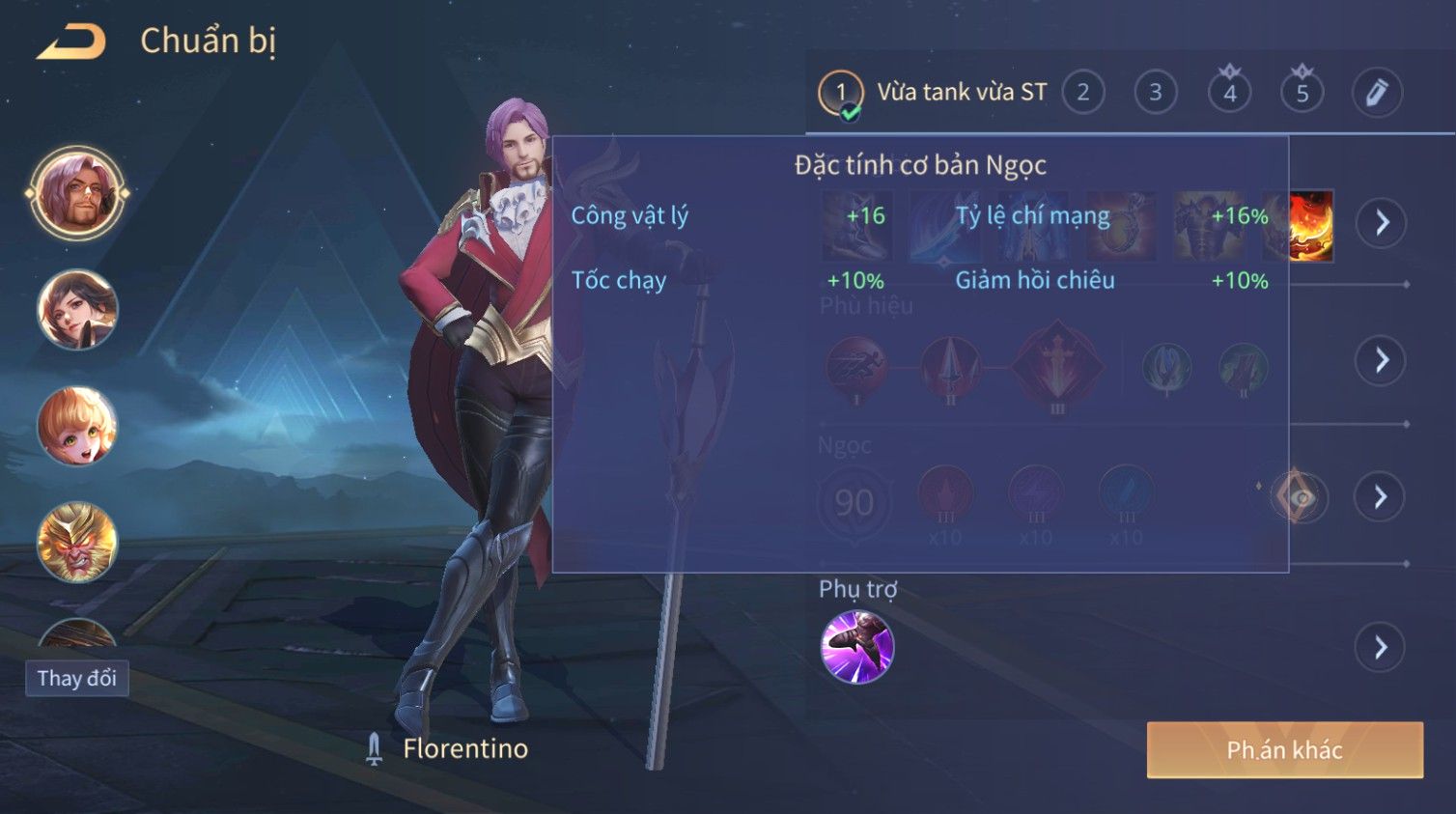
Task: Choose the dark-haired female hero portrait
Action: tap(77, 310)
